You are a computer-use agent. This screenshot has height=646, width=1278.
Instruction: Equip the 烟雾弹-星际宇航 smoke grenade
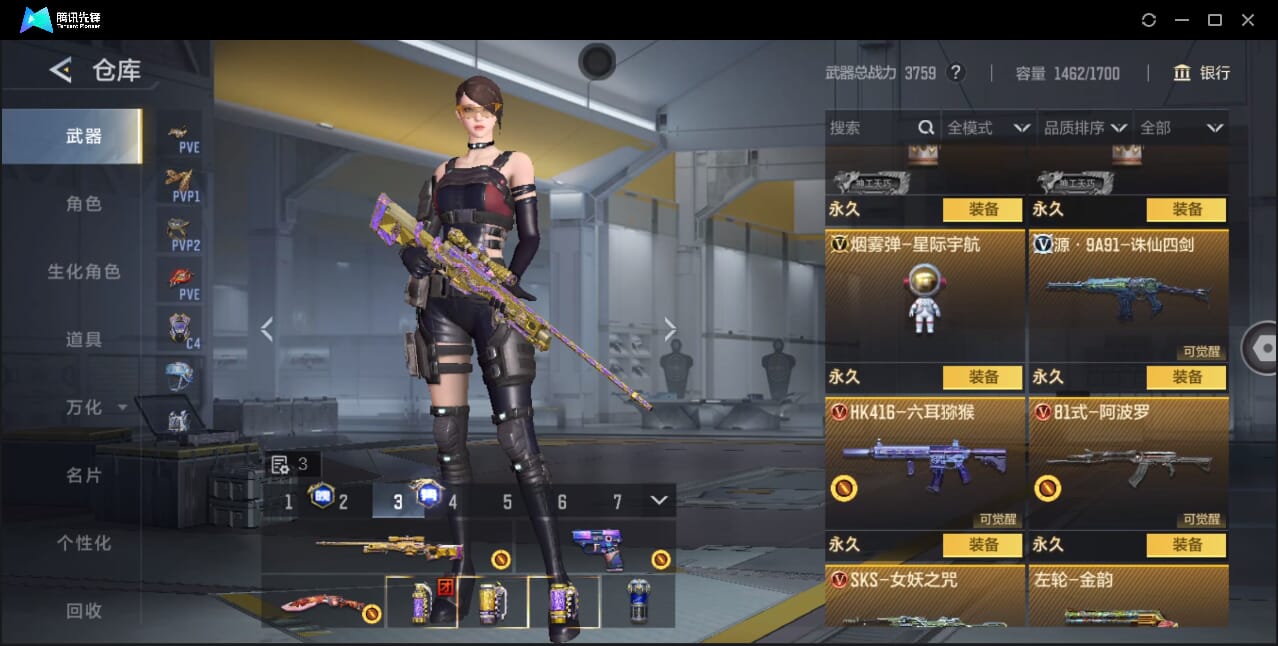tap(982, 210)
